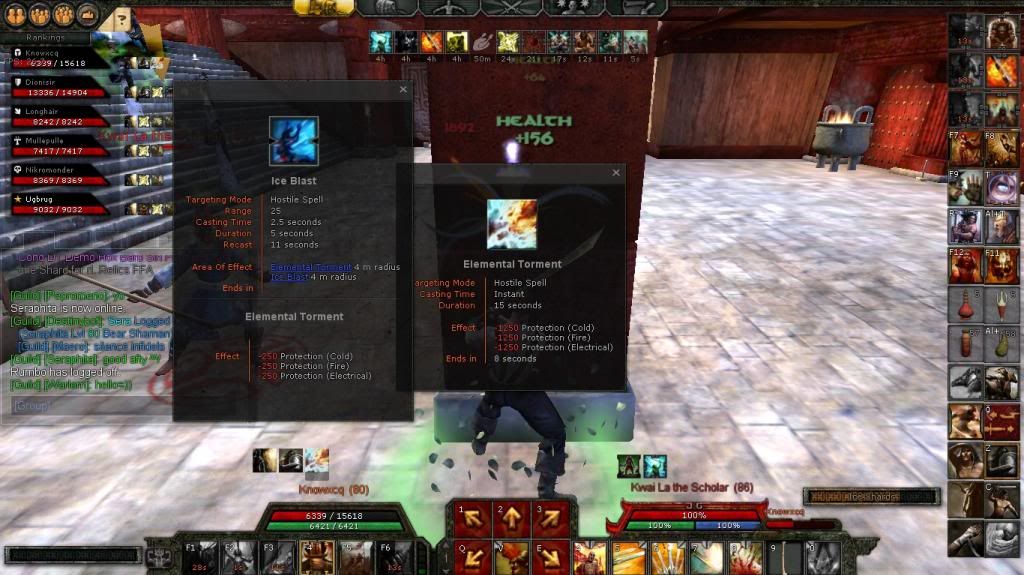This screenshot has width=1024, height=575.
Task: Activate the upper-right combo arrow
Action: [550, 518]
